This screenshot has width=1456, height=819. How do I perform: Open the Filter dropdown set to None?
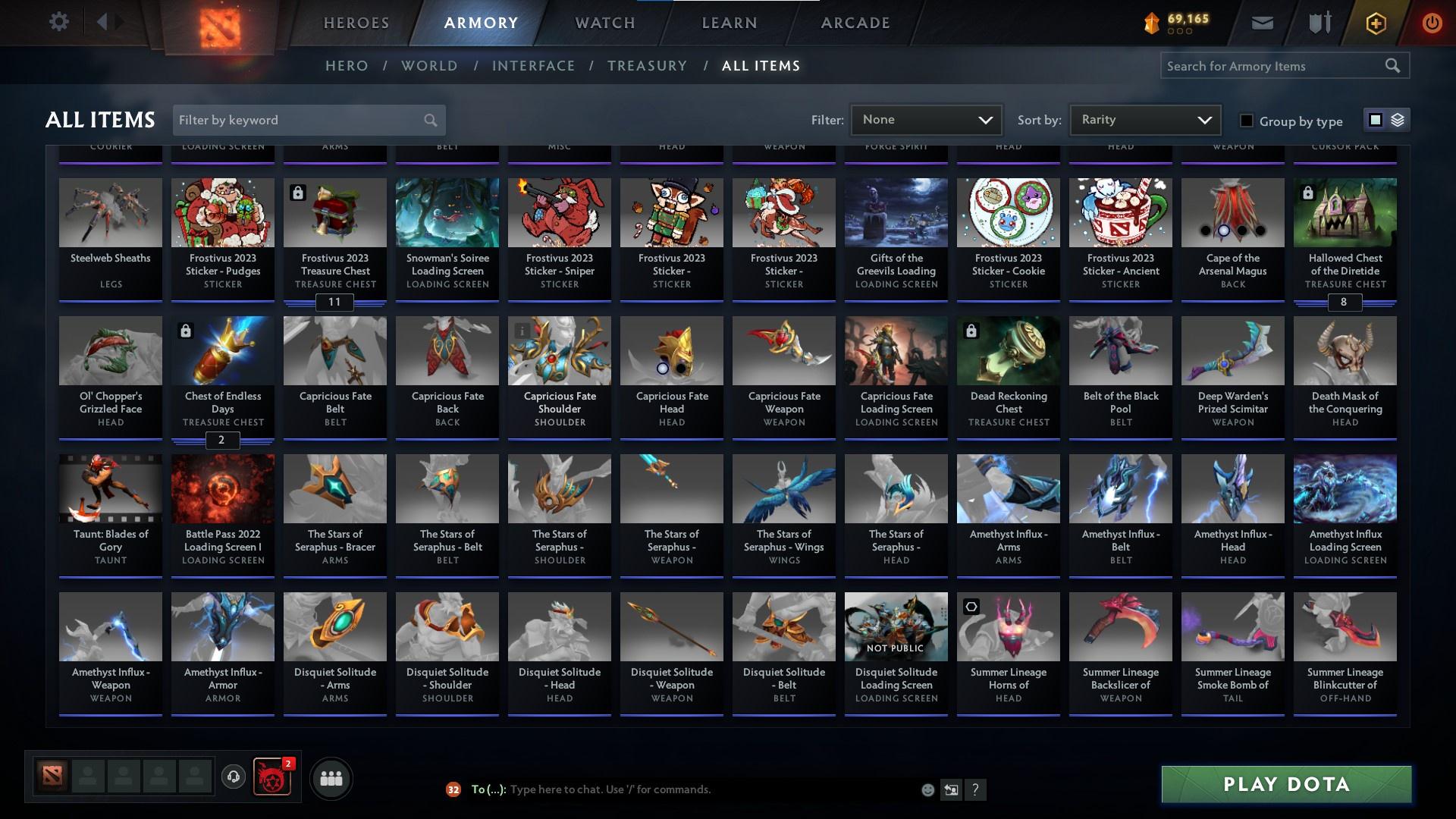point(925,119)
